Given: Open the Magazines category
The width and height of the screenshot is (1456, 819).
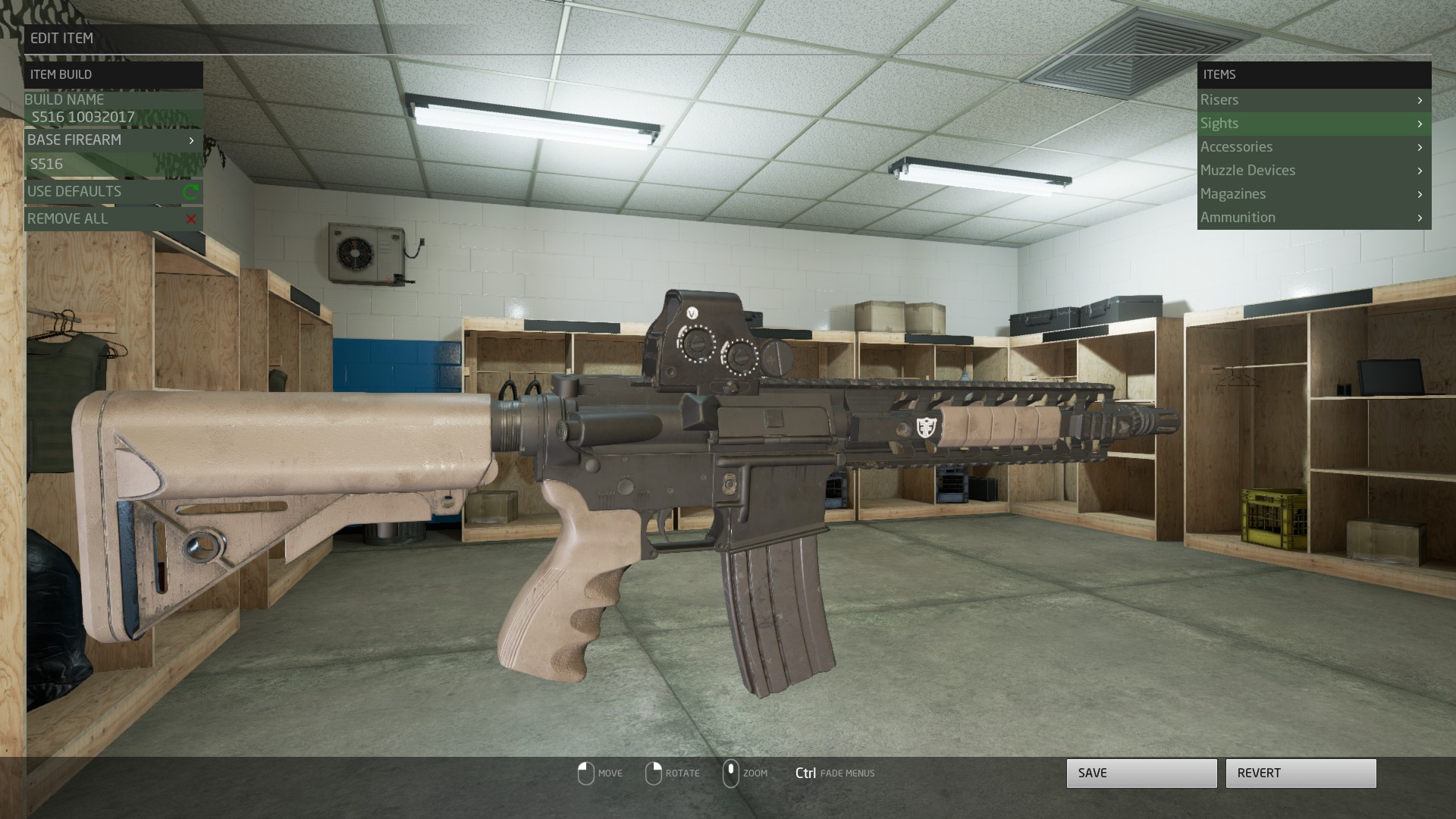Looking at the screenshot, I should pyautogui.click(x=1313, y=194).
